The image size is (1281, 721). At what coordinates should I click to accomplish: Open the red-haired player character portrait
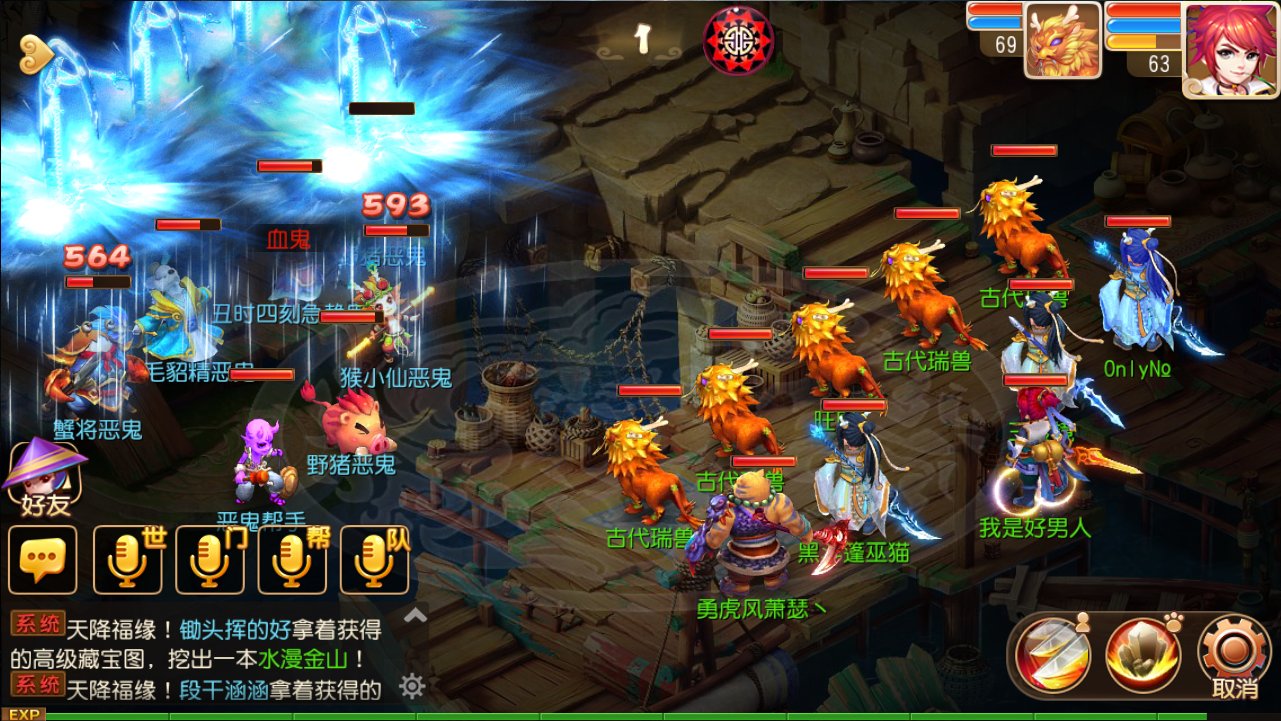coord(1231,48)
